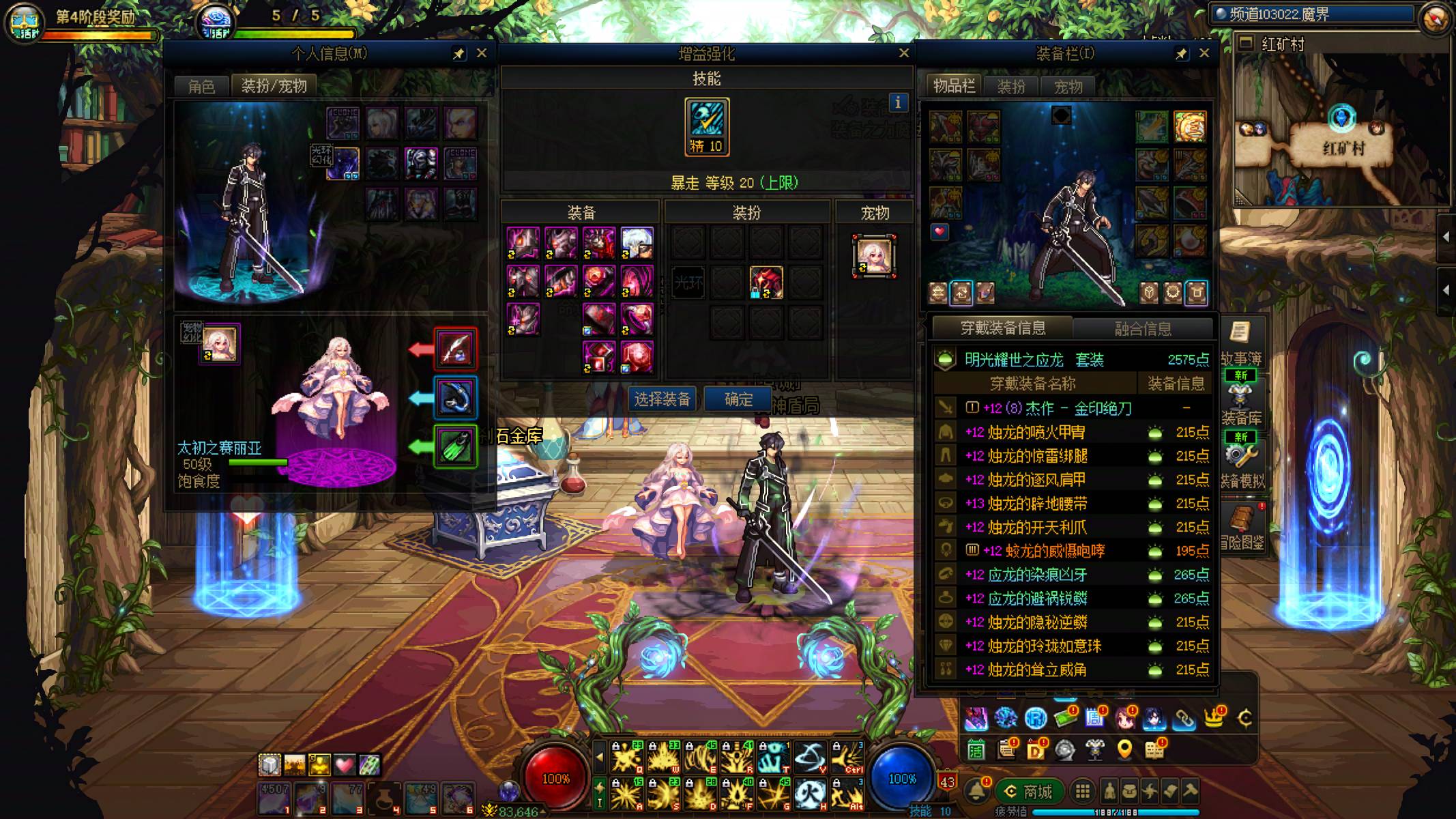
Task: Switch to the 物品栏 inventory tab
Action: pyautogui.click(x=954, y=86)
